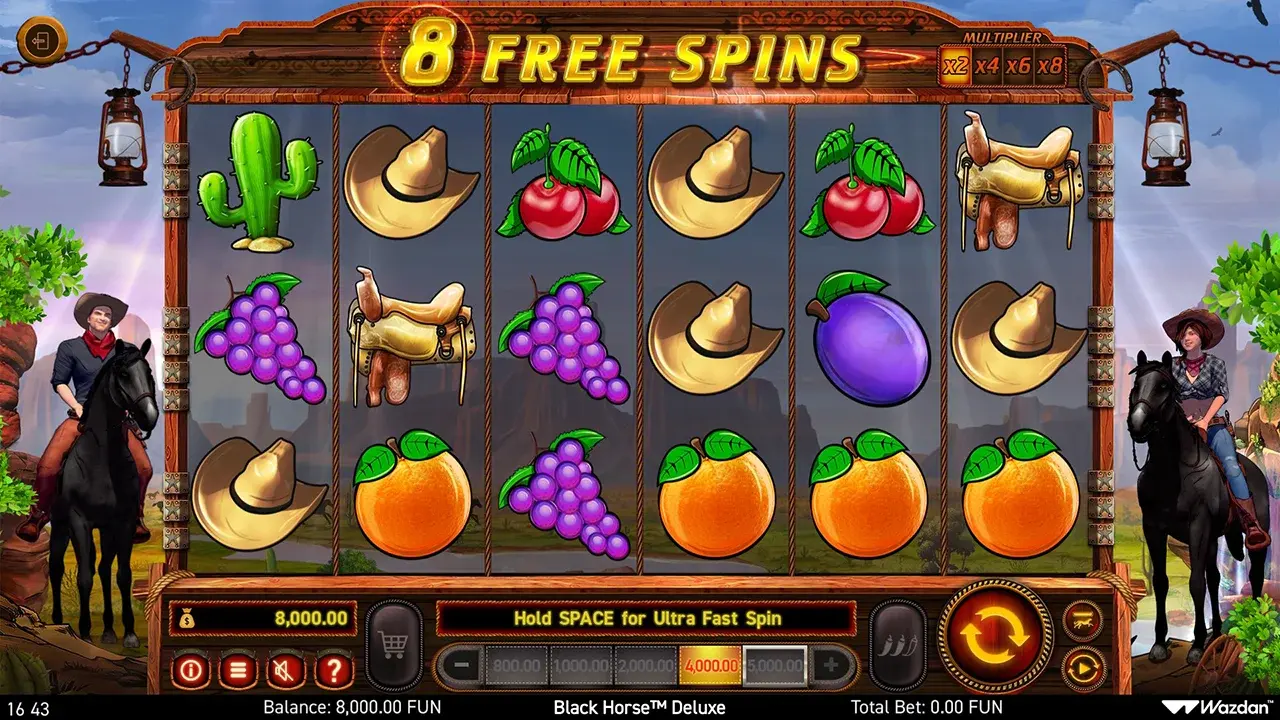Open the info paytable button

[x=190, y=669]
